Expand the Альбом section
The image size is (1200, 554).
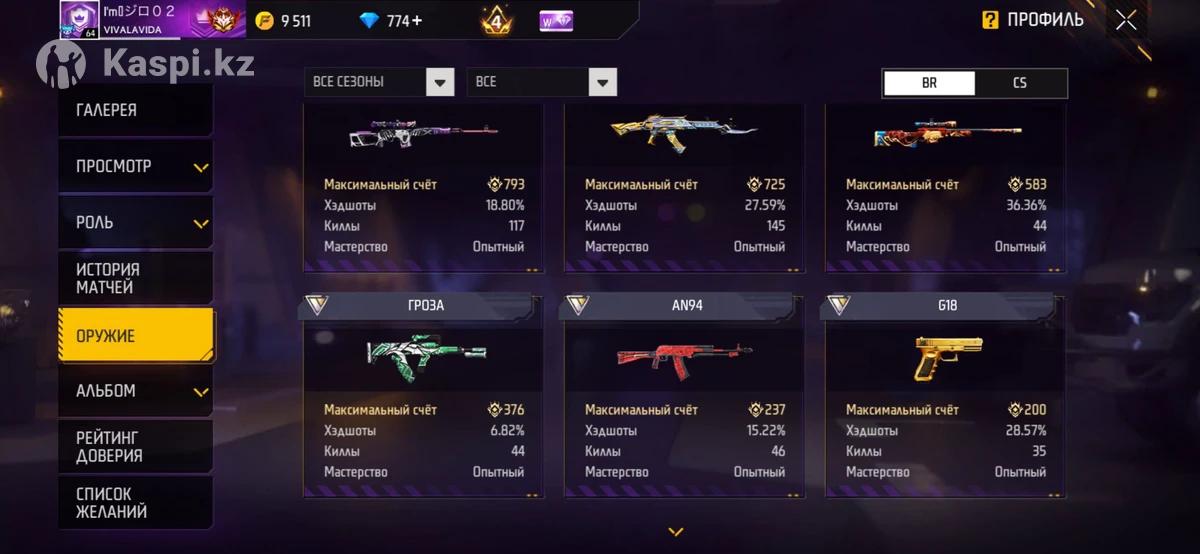coord(135,391)
